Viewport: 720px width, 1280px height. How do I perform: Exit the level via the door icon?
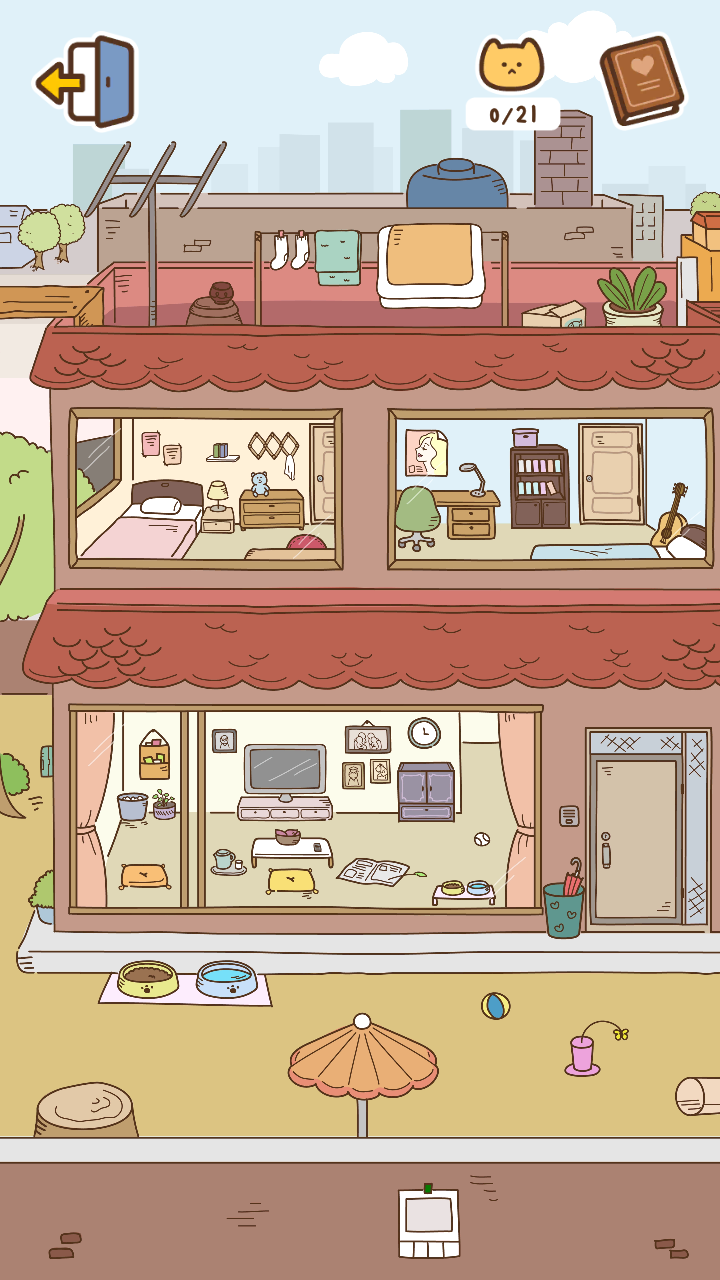(x=87, y=82)
